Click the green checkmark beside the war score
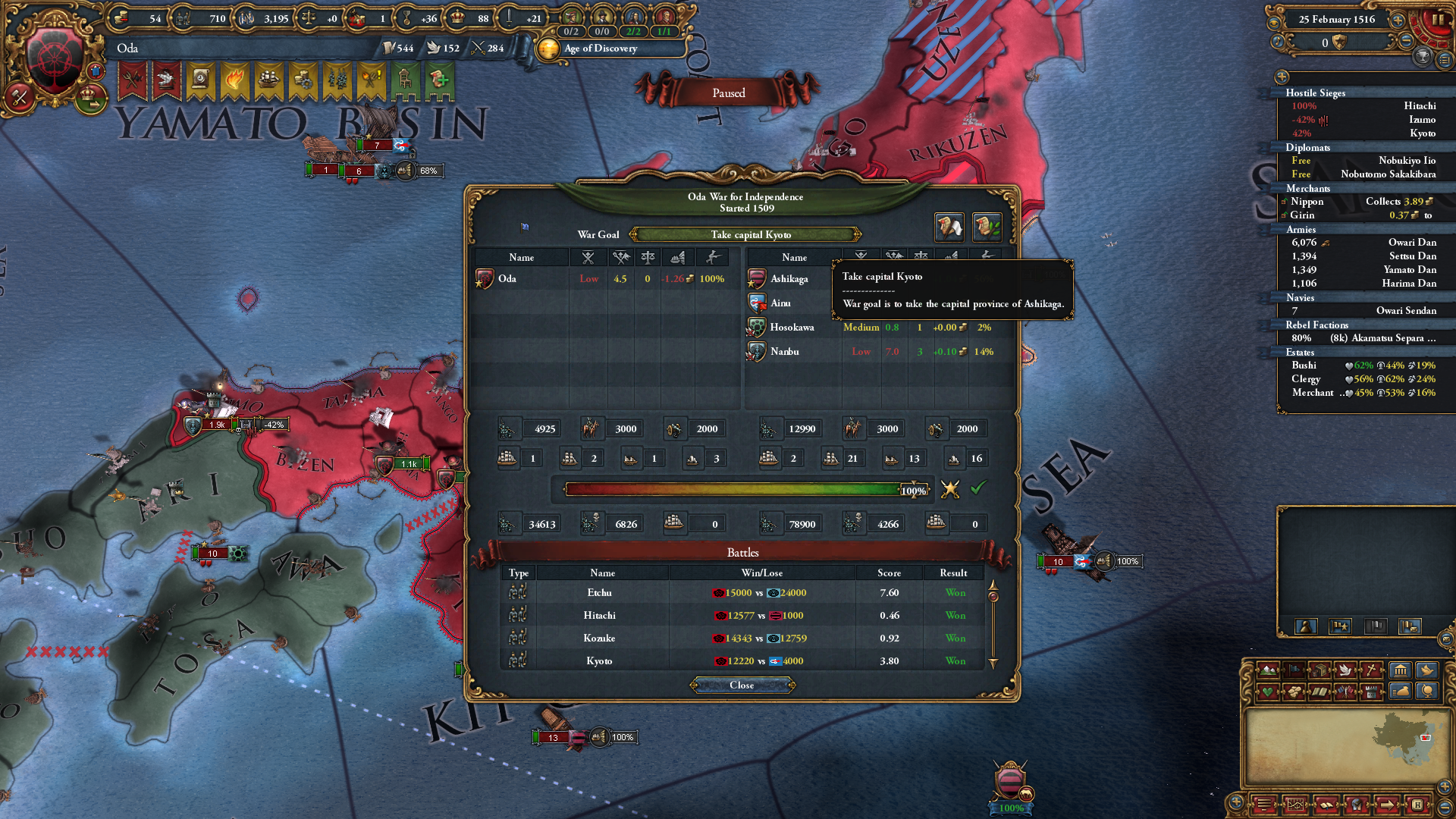The image size is (1456, 819). 981,490
